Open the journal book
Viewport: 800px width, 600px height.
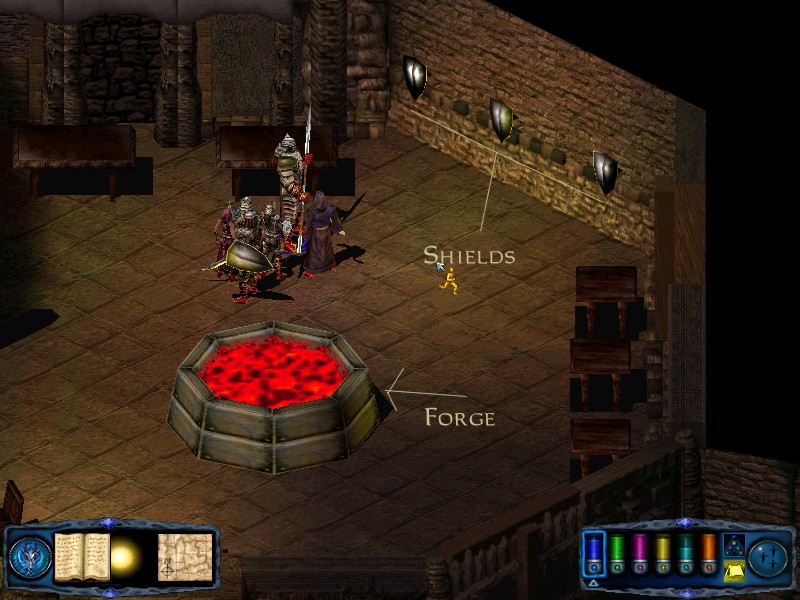82,556
